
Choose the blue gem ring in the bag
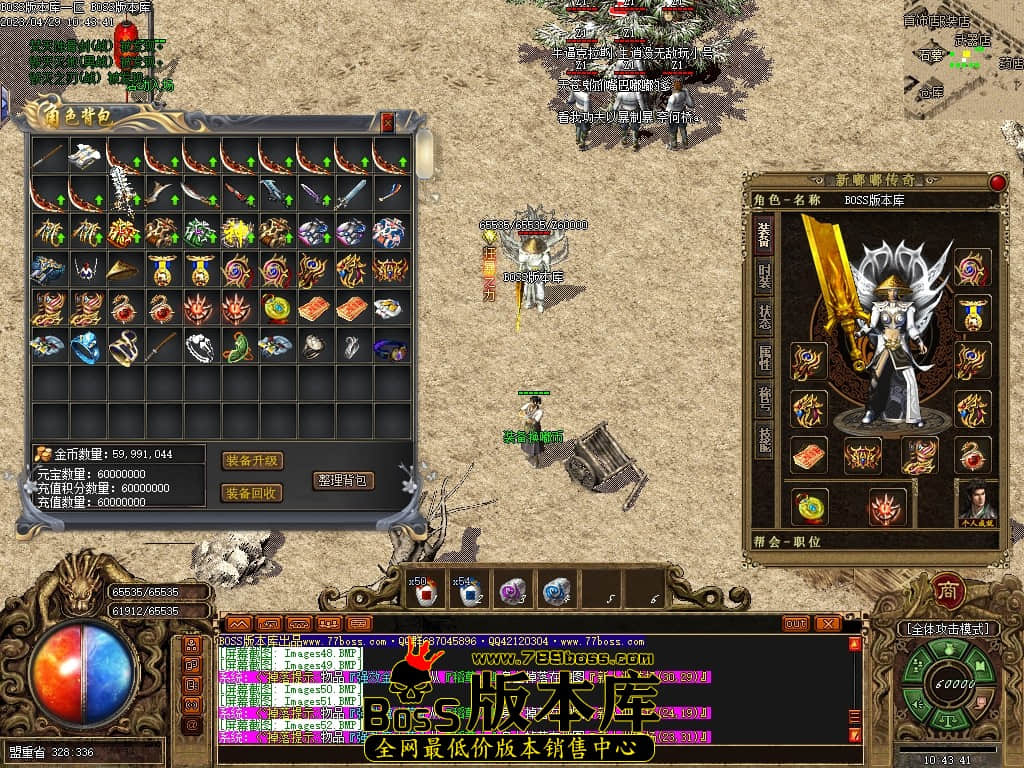pyautogui.click(x=86, y=346)
